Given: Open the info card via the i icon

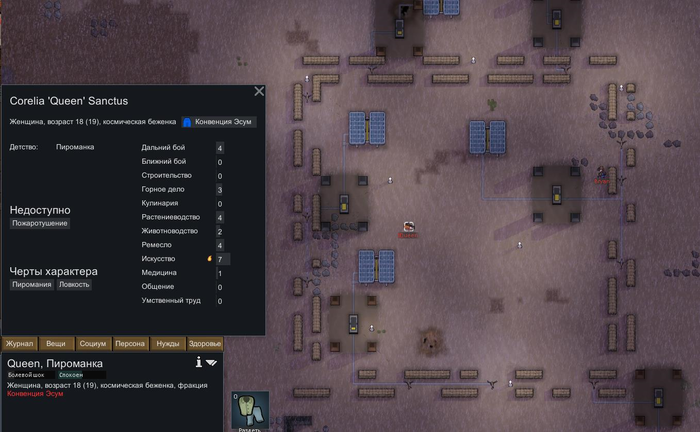Looking at the screenshot, I should (199, 362).
